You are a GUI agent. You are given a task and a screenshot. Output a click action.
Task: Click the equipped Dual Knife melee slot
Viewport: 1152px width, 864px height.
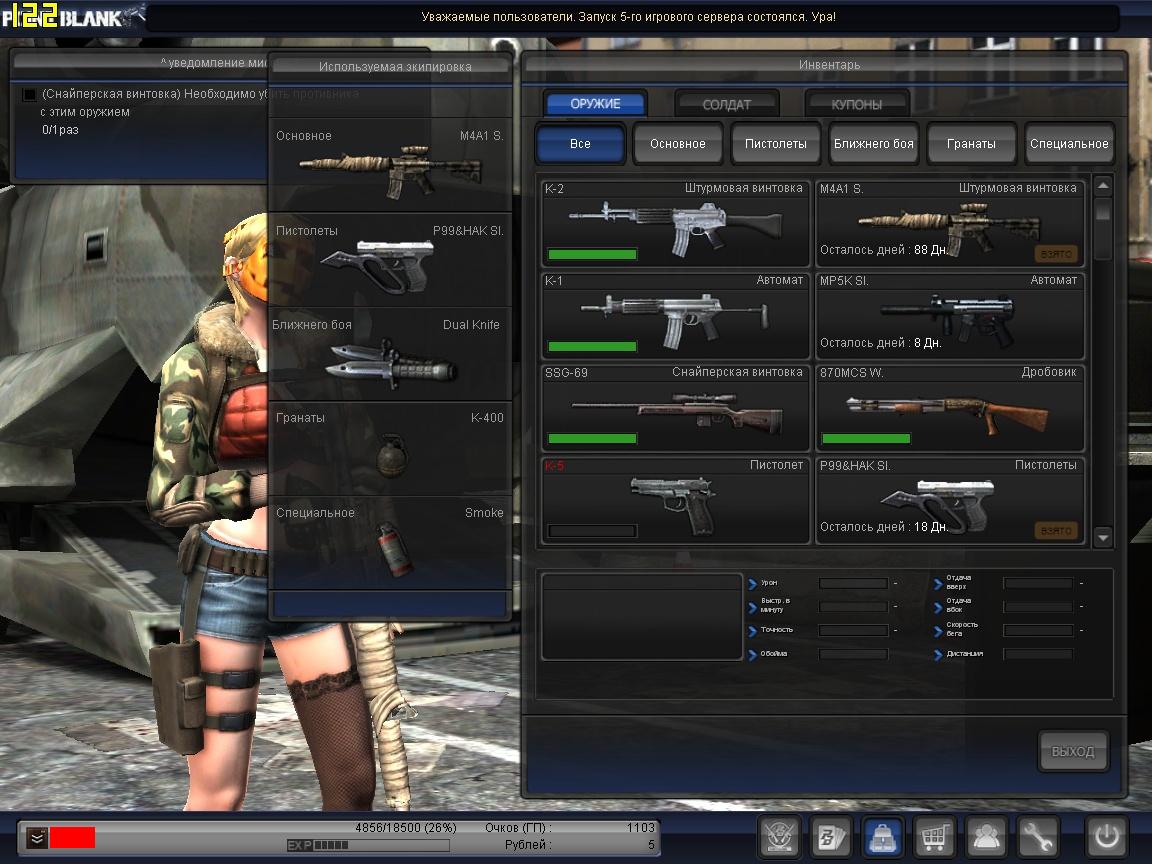pos(390,355)
